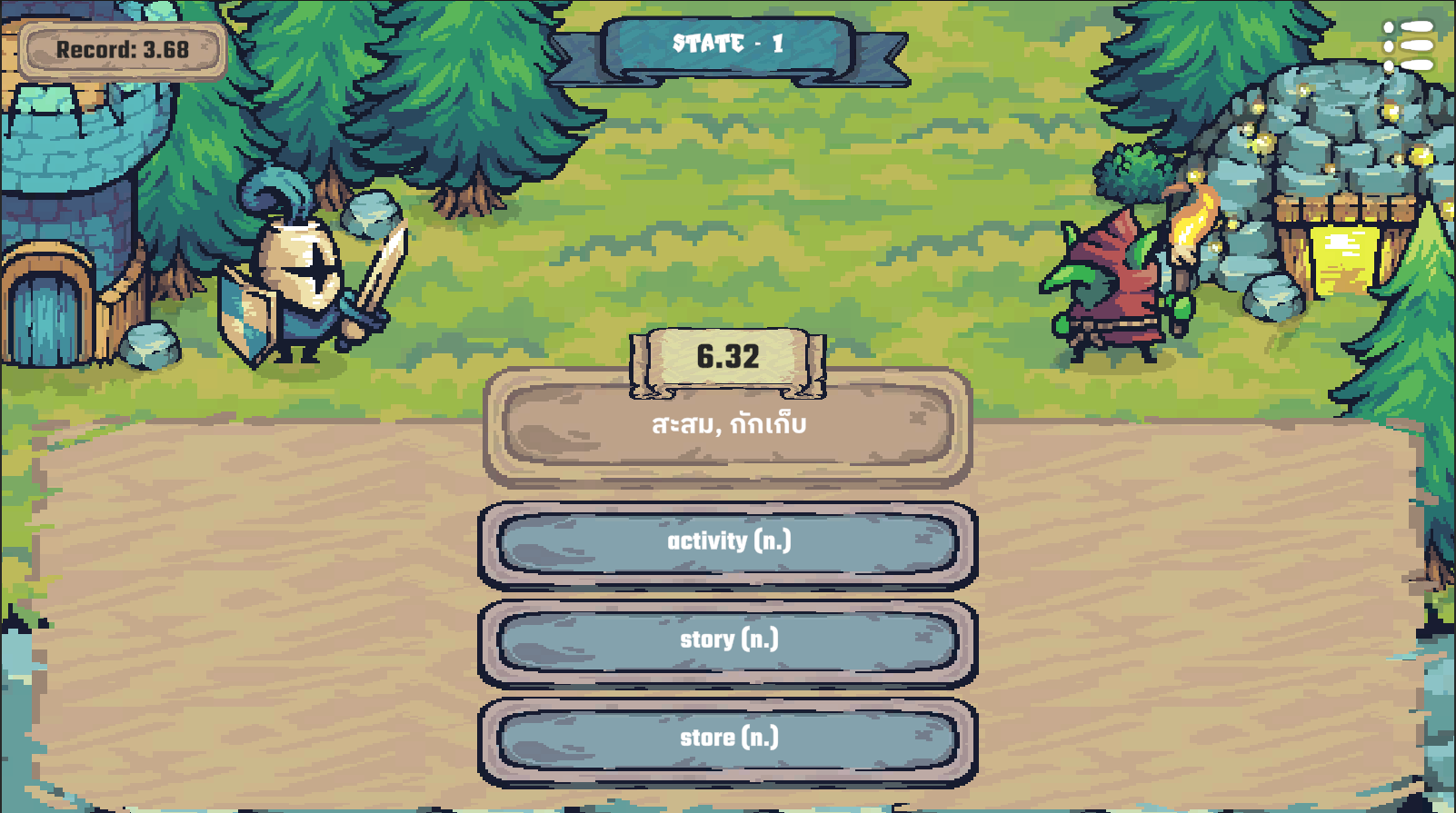Viewport: 1456px width, 813px height.
Task: Choose the answer "activity (n.)"
Action: [x=728, y=542]
